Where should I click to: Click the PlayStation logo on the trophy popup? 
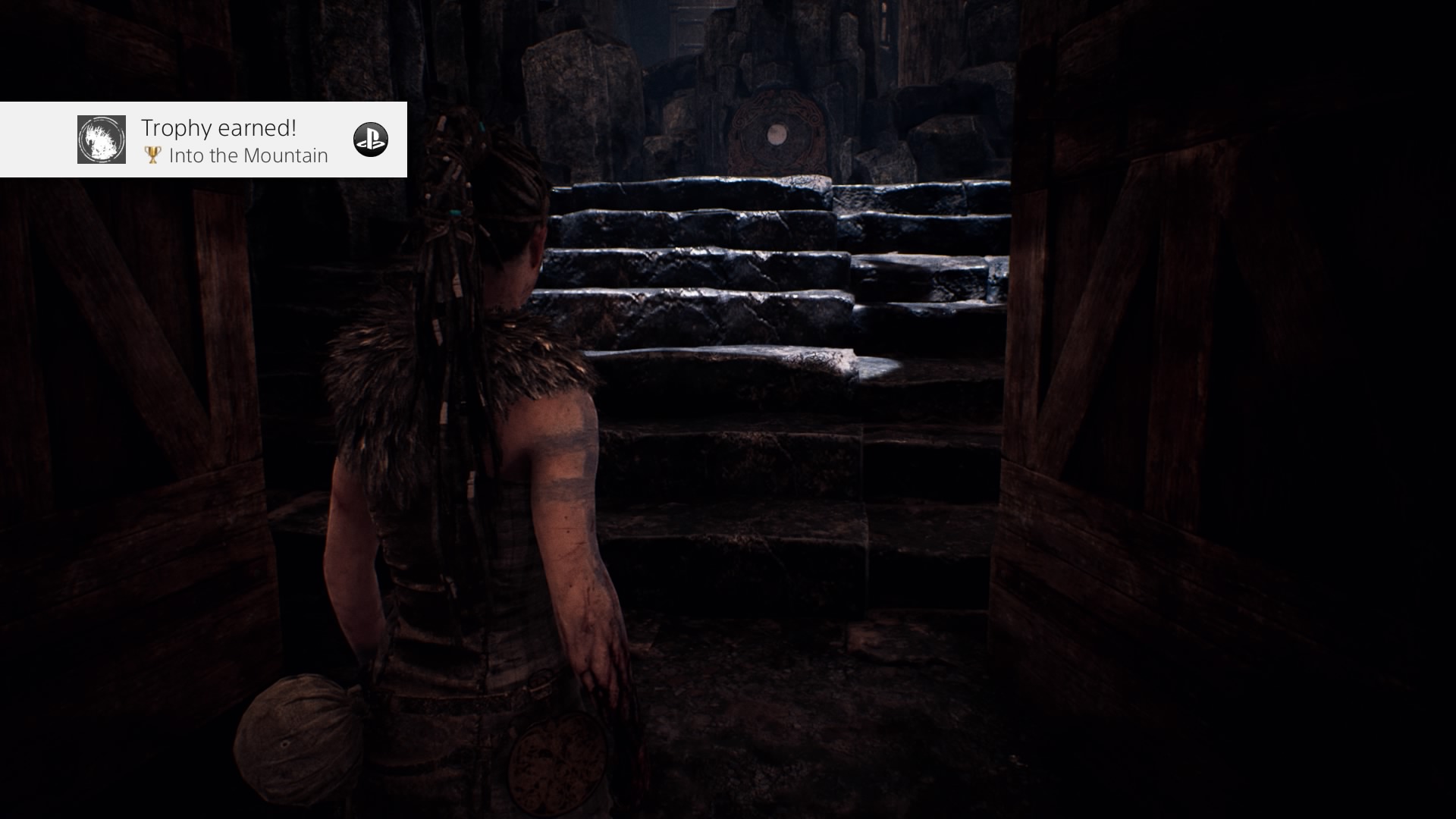[371, 140]
